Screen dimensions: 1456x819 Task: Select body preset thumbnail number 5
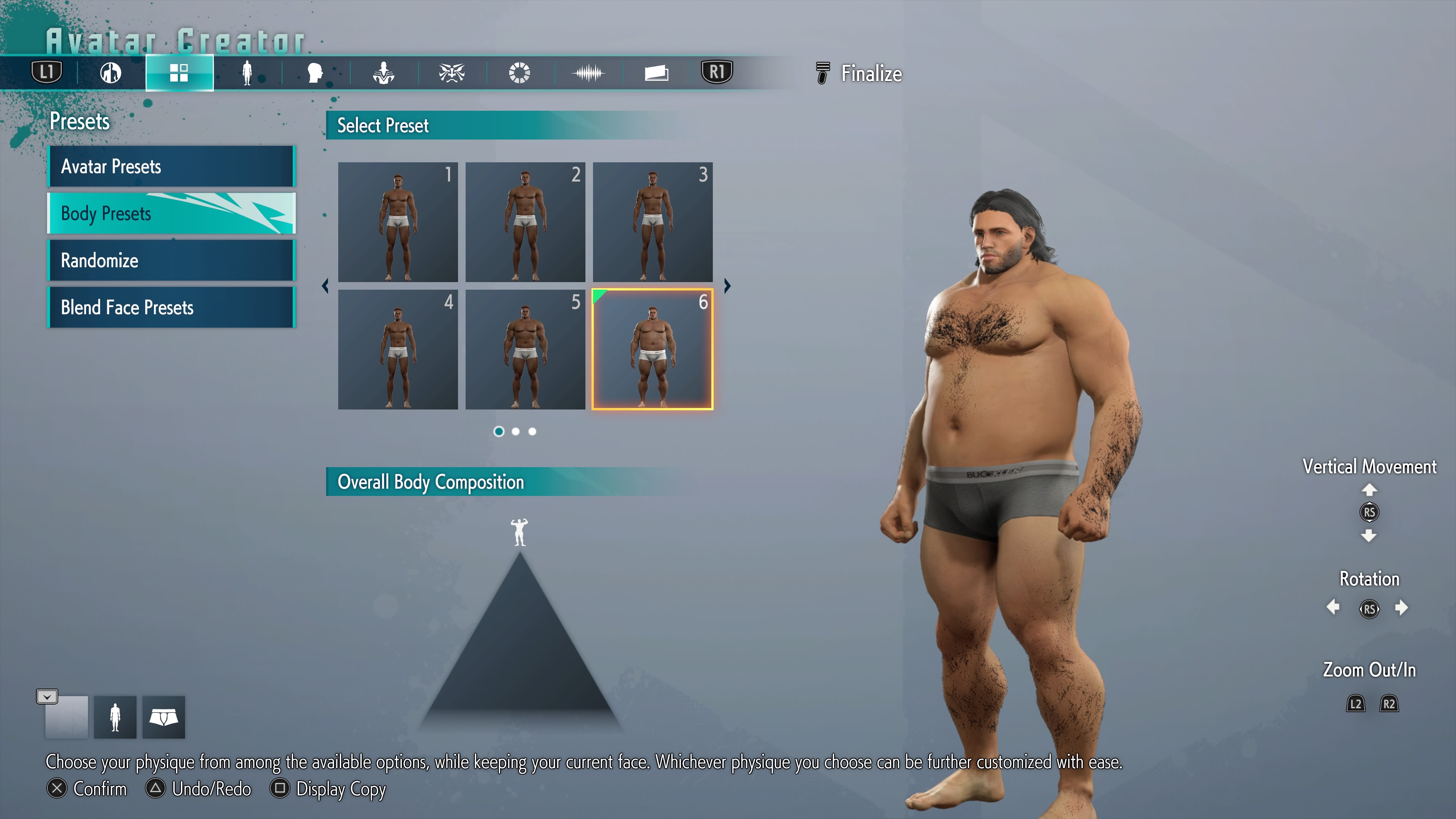pos(525,349)
